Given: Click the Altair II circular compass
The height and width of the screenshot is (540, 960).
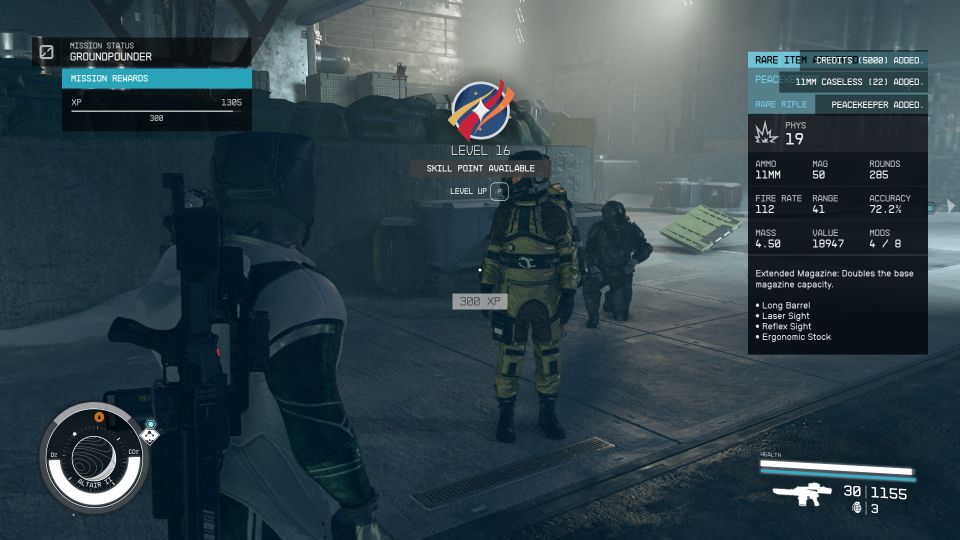Looking at the screenshot, I should 95,457.
